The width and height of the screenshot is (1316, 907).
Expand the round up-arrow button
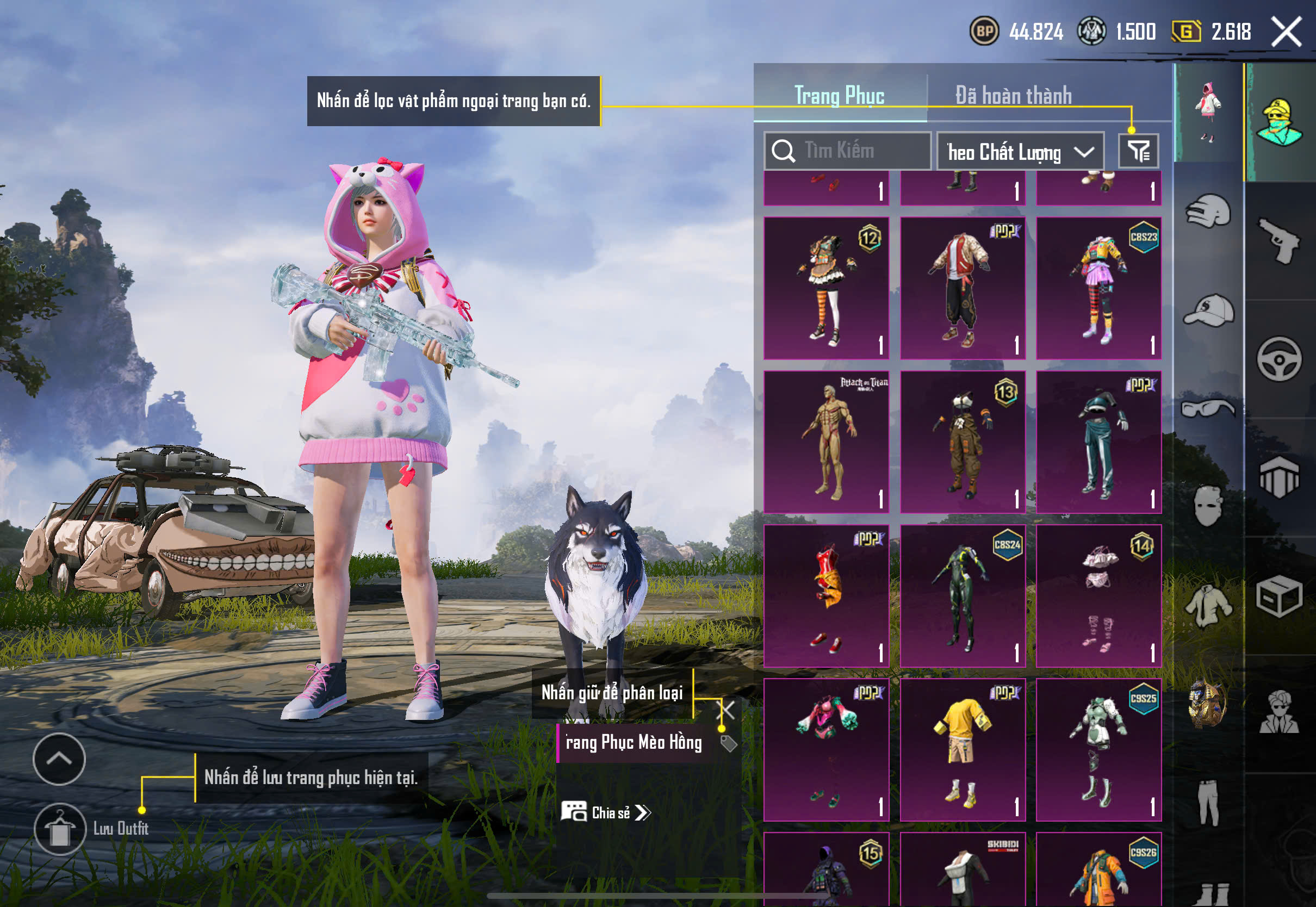(59, 759)
